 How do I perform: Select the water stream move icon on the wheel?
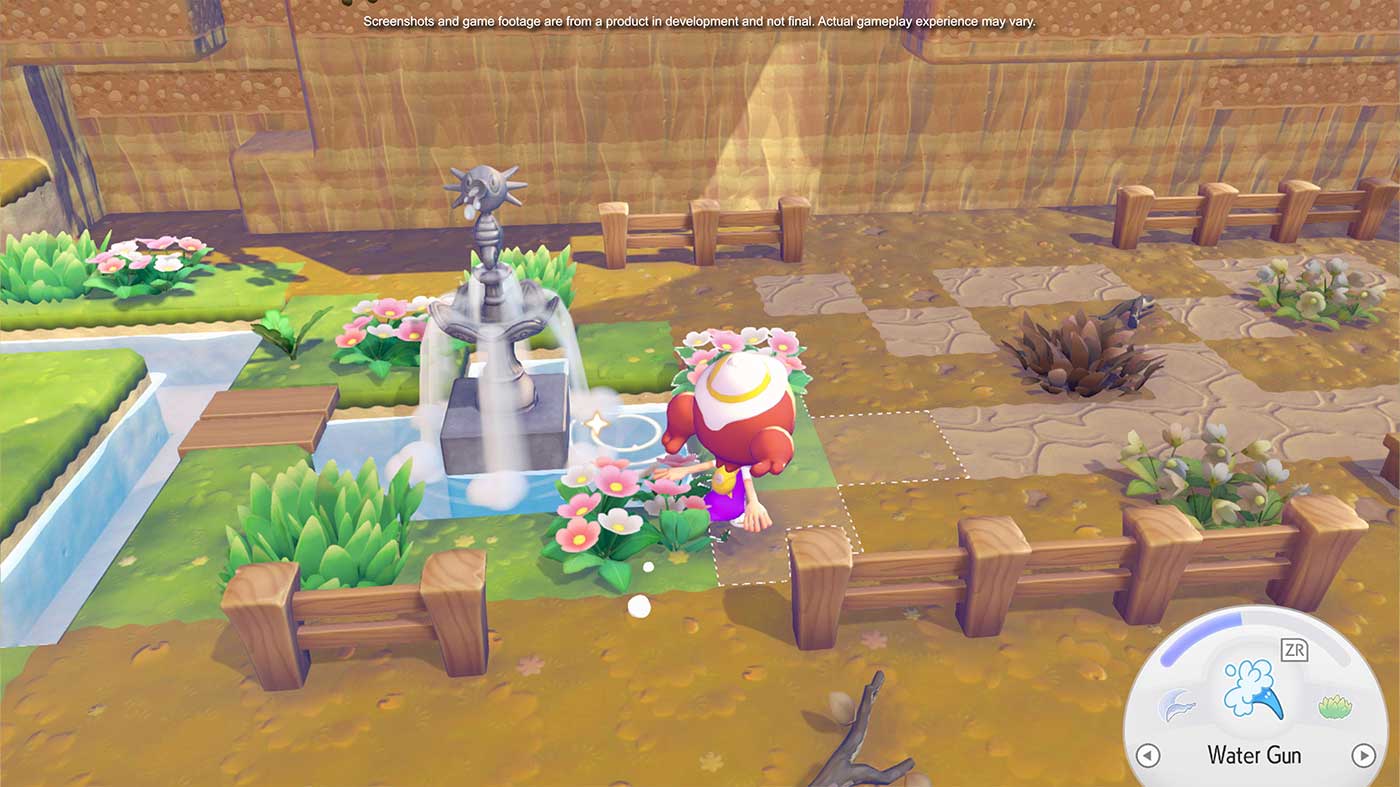1176,704
